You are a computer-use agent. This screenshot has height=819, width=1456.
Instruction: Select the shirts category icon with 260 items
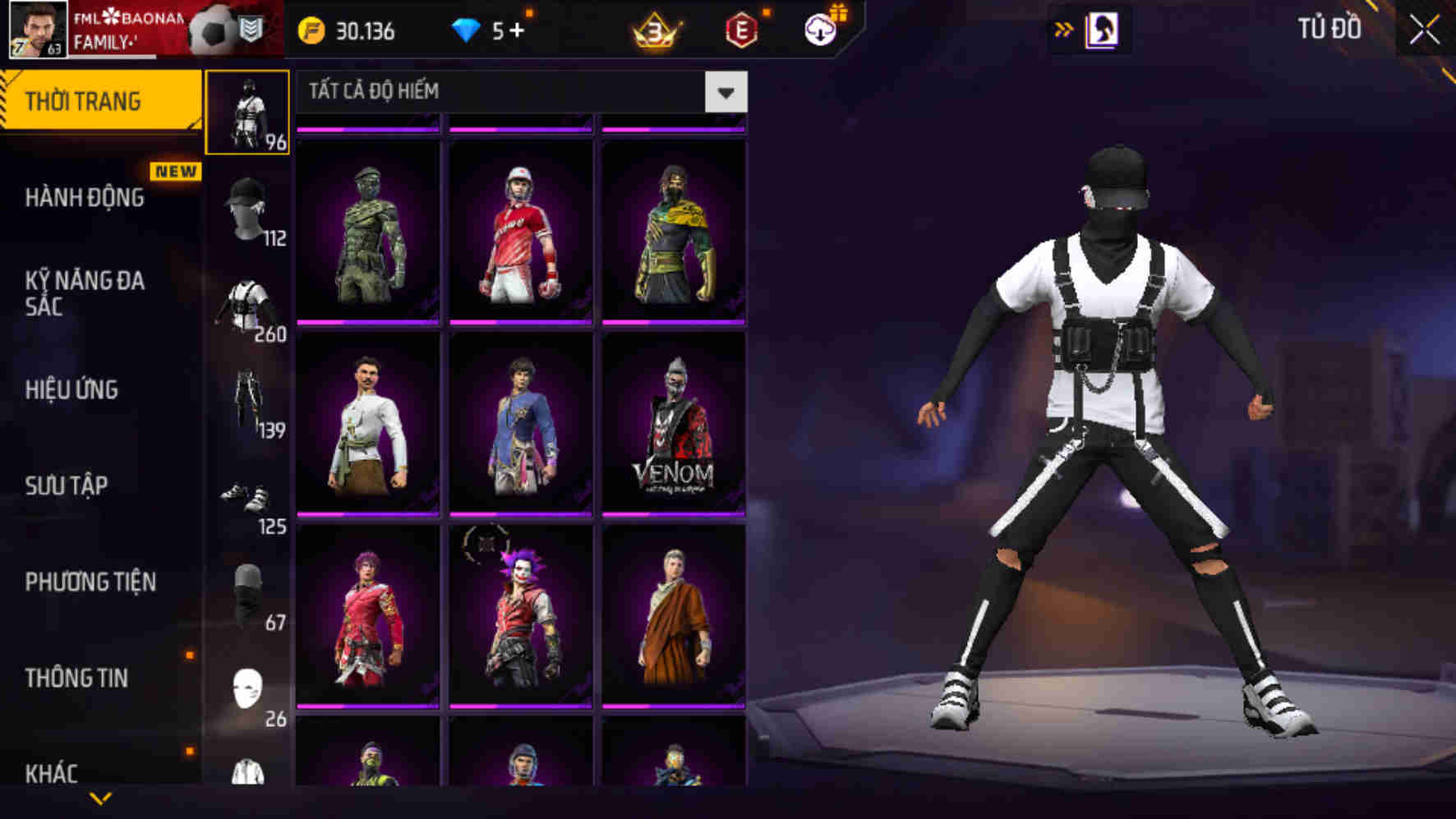click(x=247, y=304)
